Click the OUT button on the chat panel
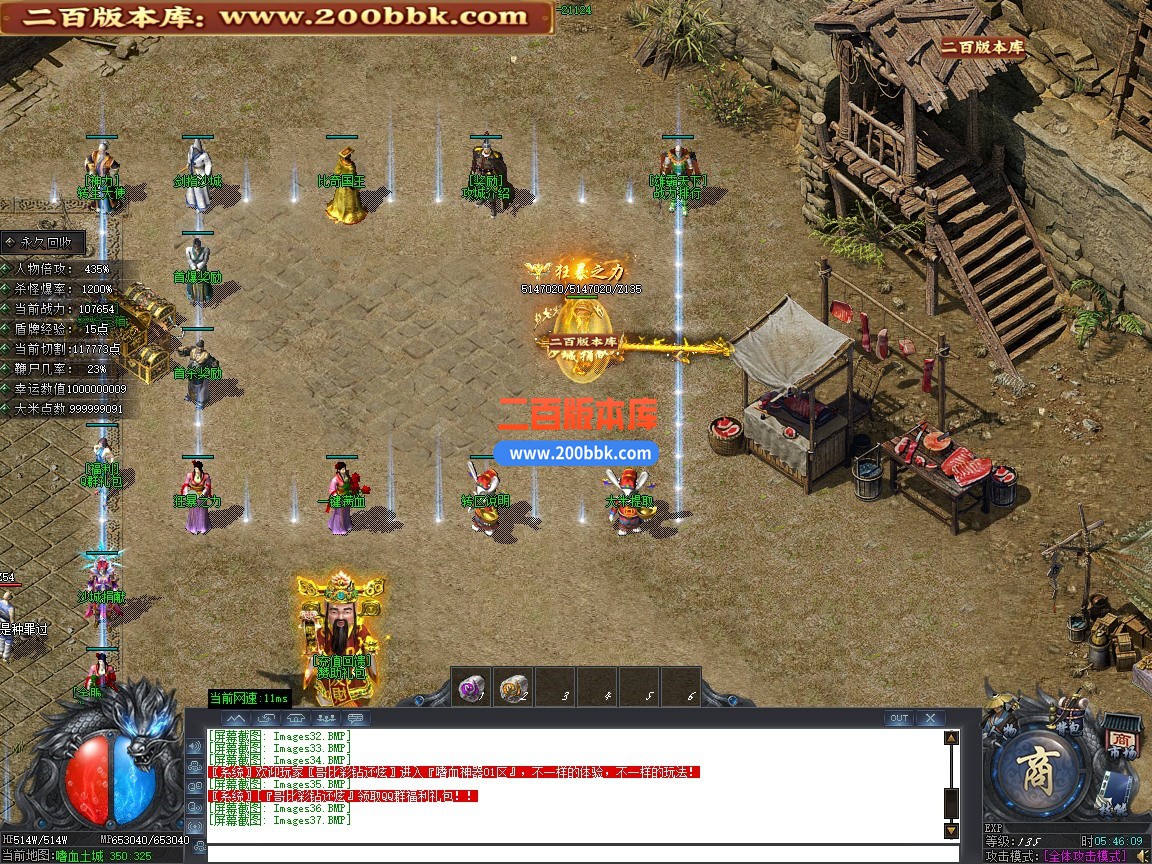Viewport: 1152px width, 864px height. click(x=899, y=718)
